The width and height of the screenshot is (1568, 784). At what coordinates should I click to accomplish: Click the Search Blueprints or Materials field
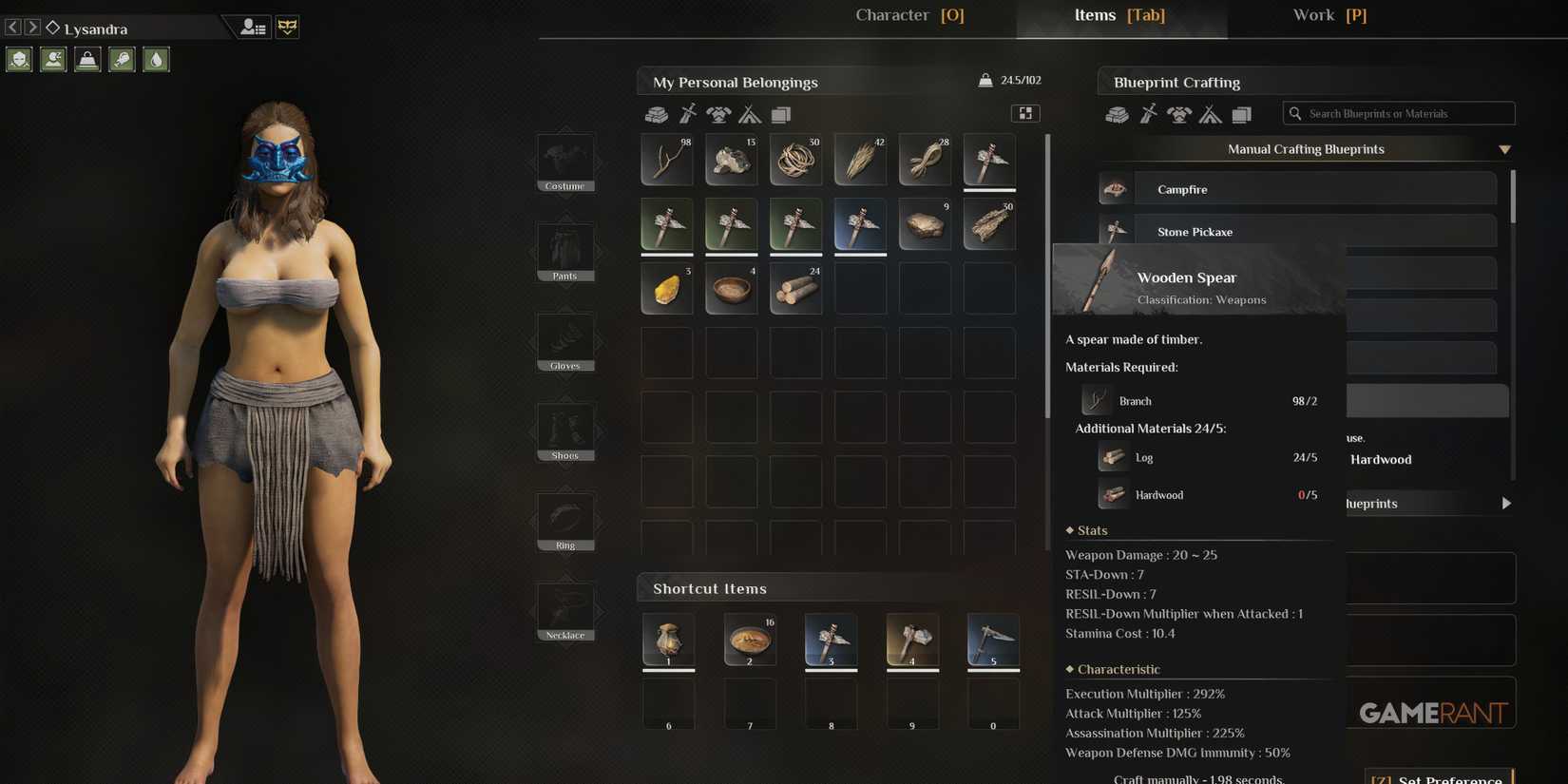tap(1397, 113)
